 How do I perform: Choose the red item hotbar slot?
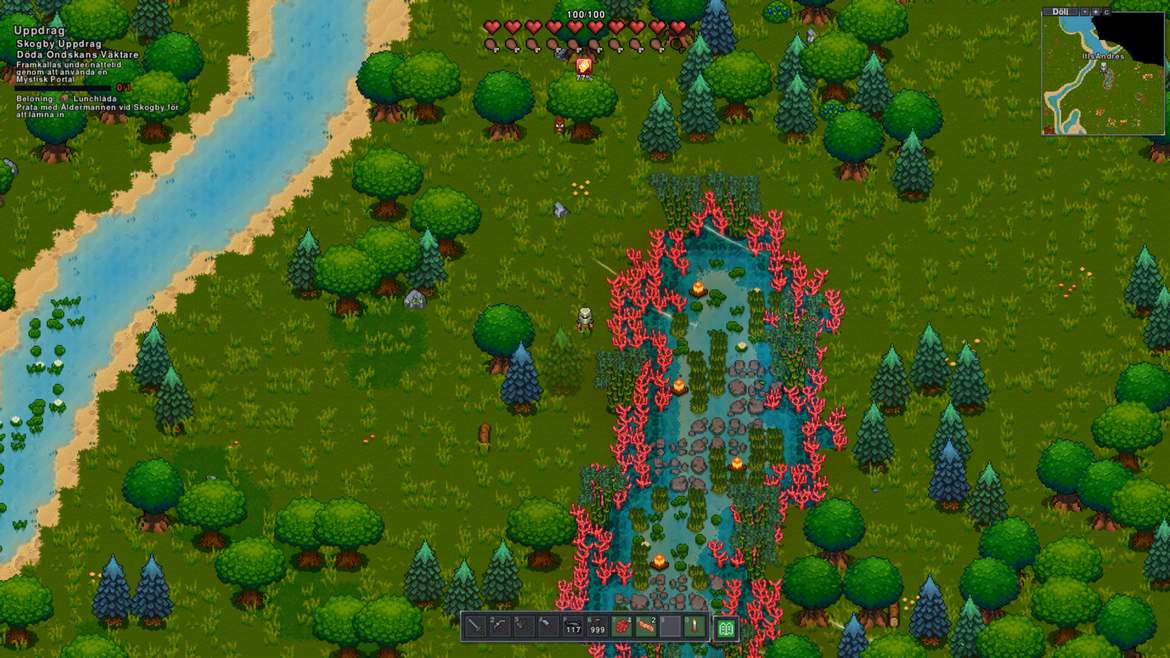point(622,627)
